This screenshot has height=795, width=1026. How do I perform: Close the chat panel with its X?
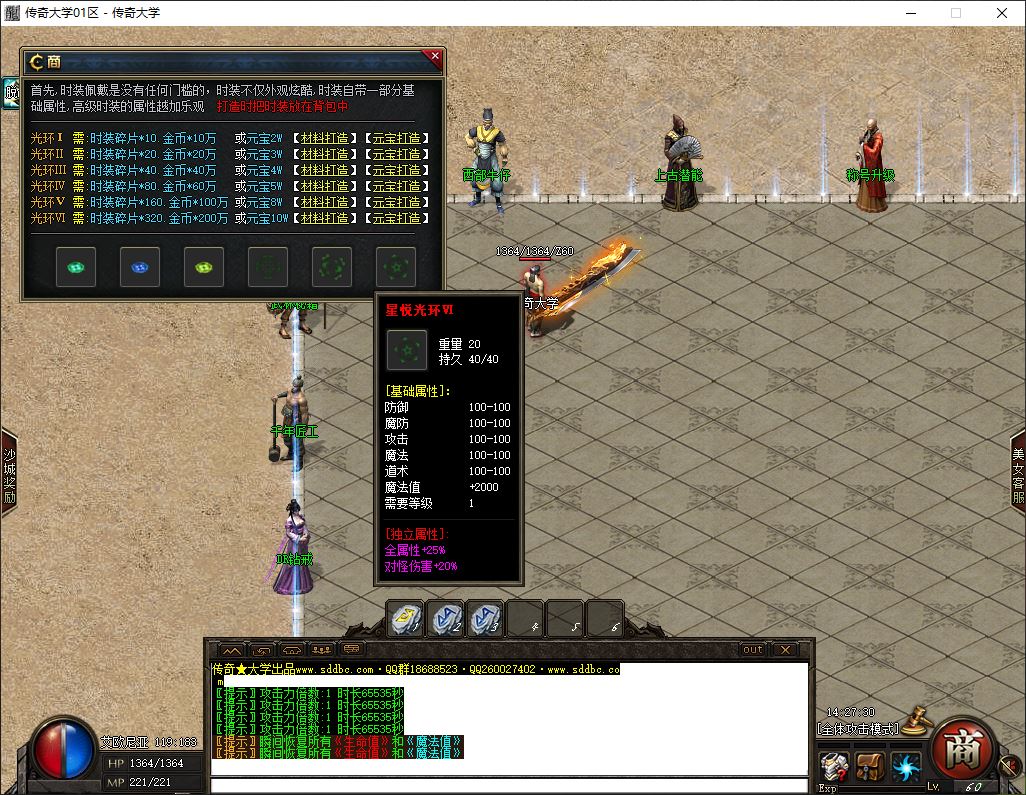pos(786,650)
